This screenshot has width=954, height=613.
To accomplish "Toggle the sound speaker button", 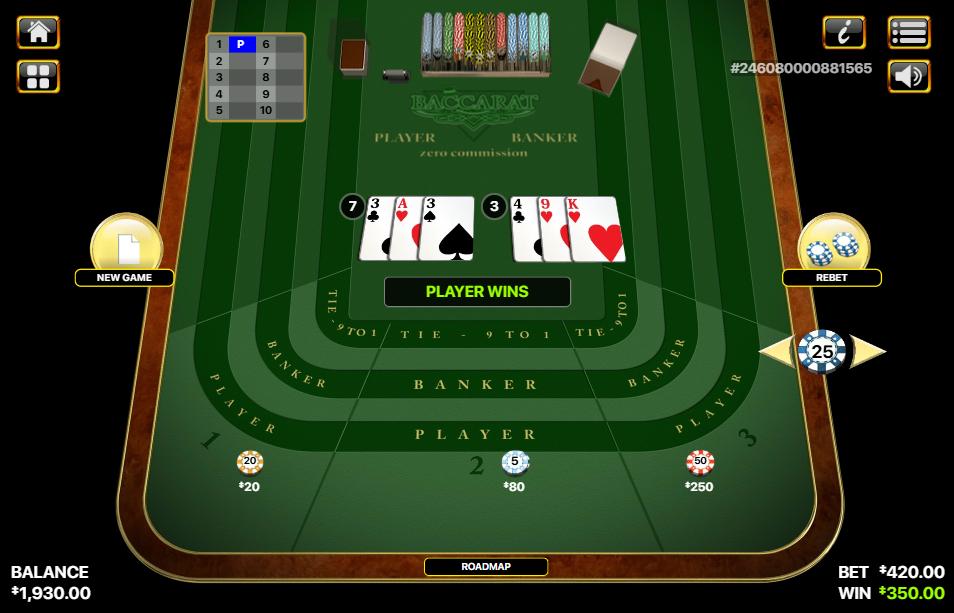I will point(908,76).
